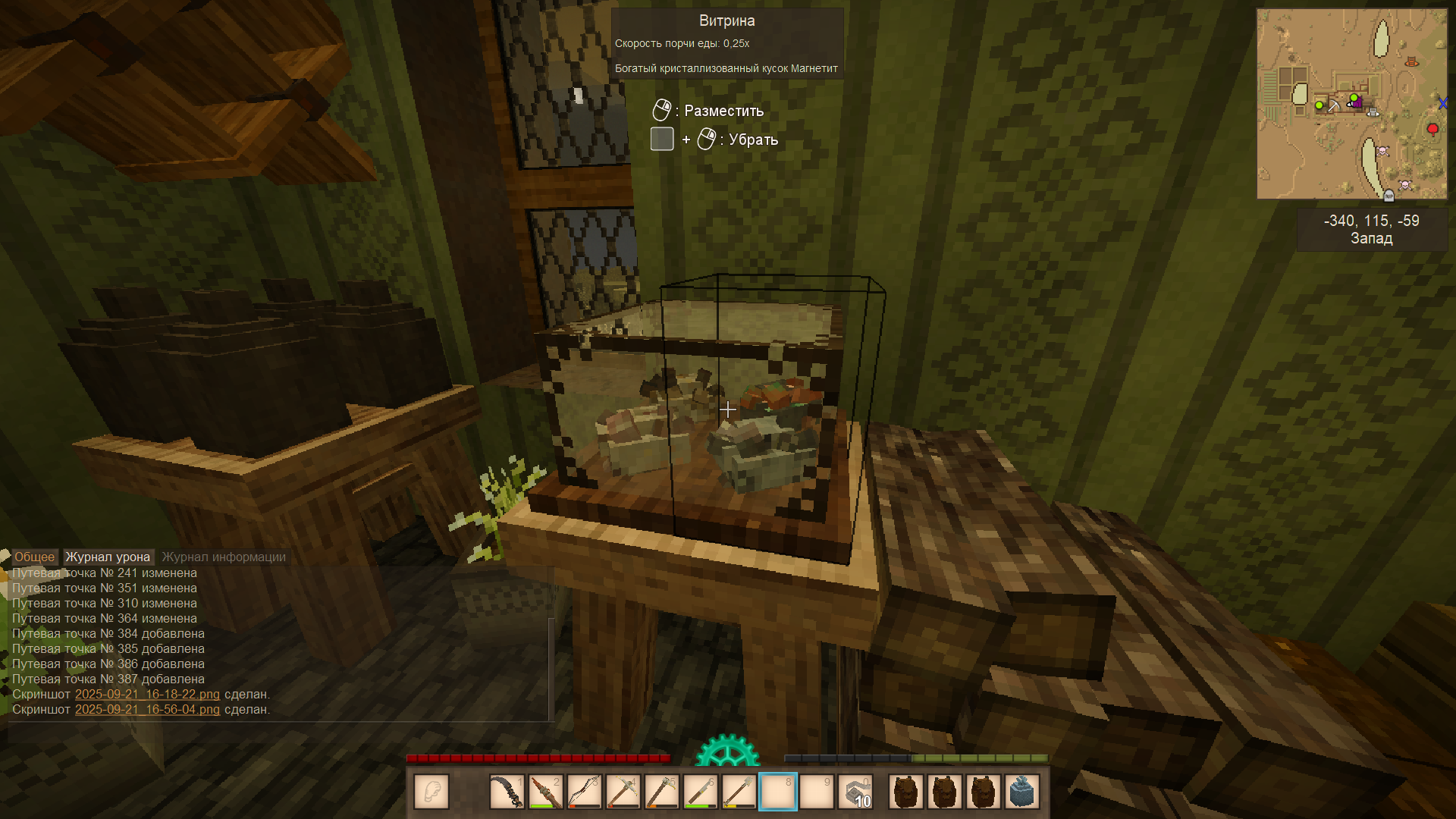The width and height of the screenshot is (1456, 819).
Task: Select the red tree waypoint on minimap
Action: coord(1432,129)
